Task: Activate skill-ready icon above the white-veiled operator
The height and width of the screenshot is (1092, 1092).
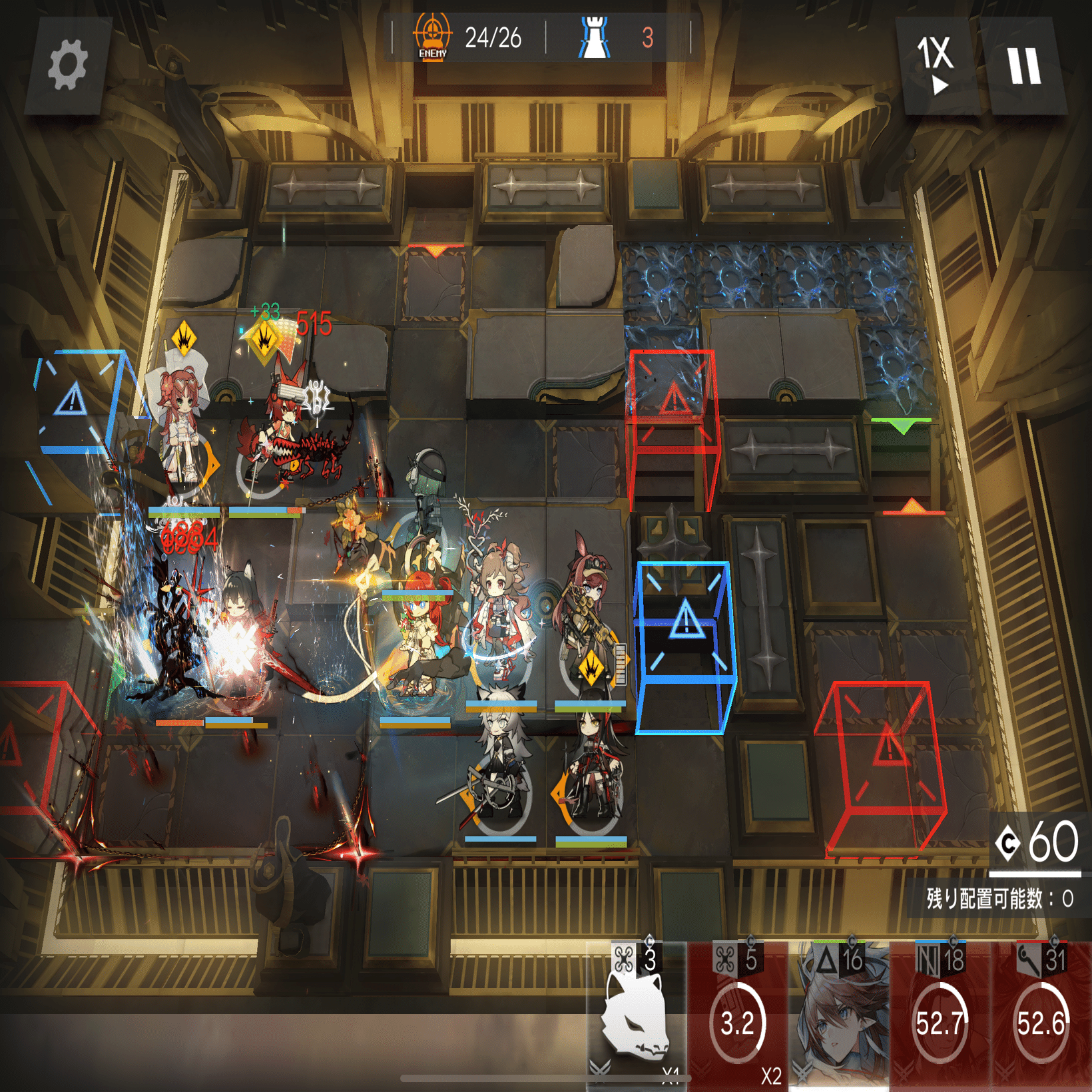Action: [x=184, y=339]
